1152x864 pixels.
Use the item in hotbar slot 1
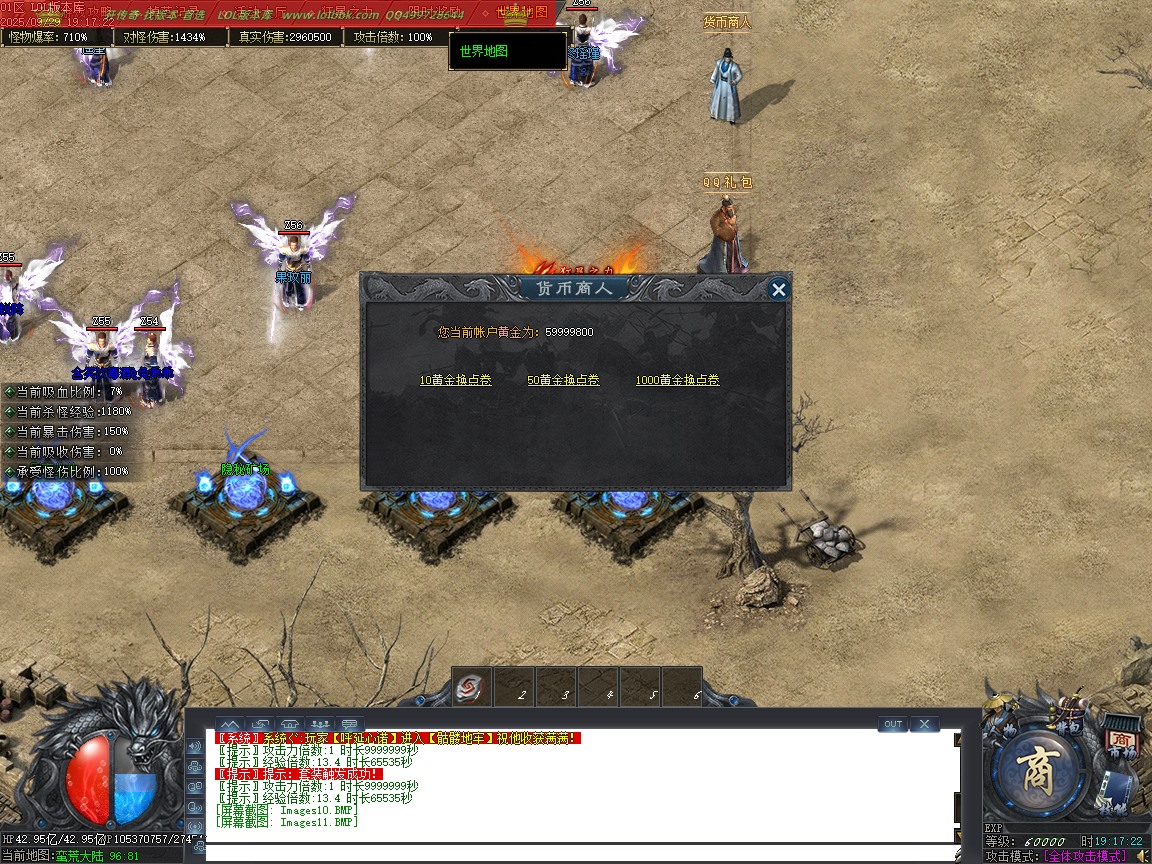click(469, 688)
